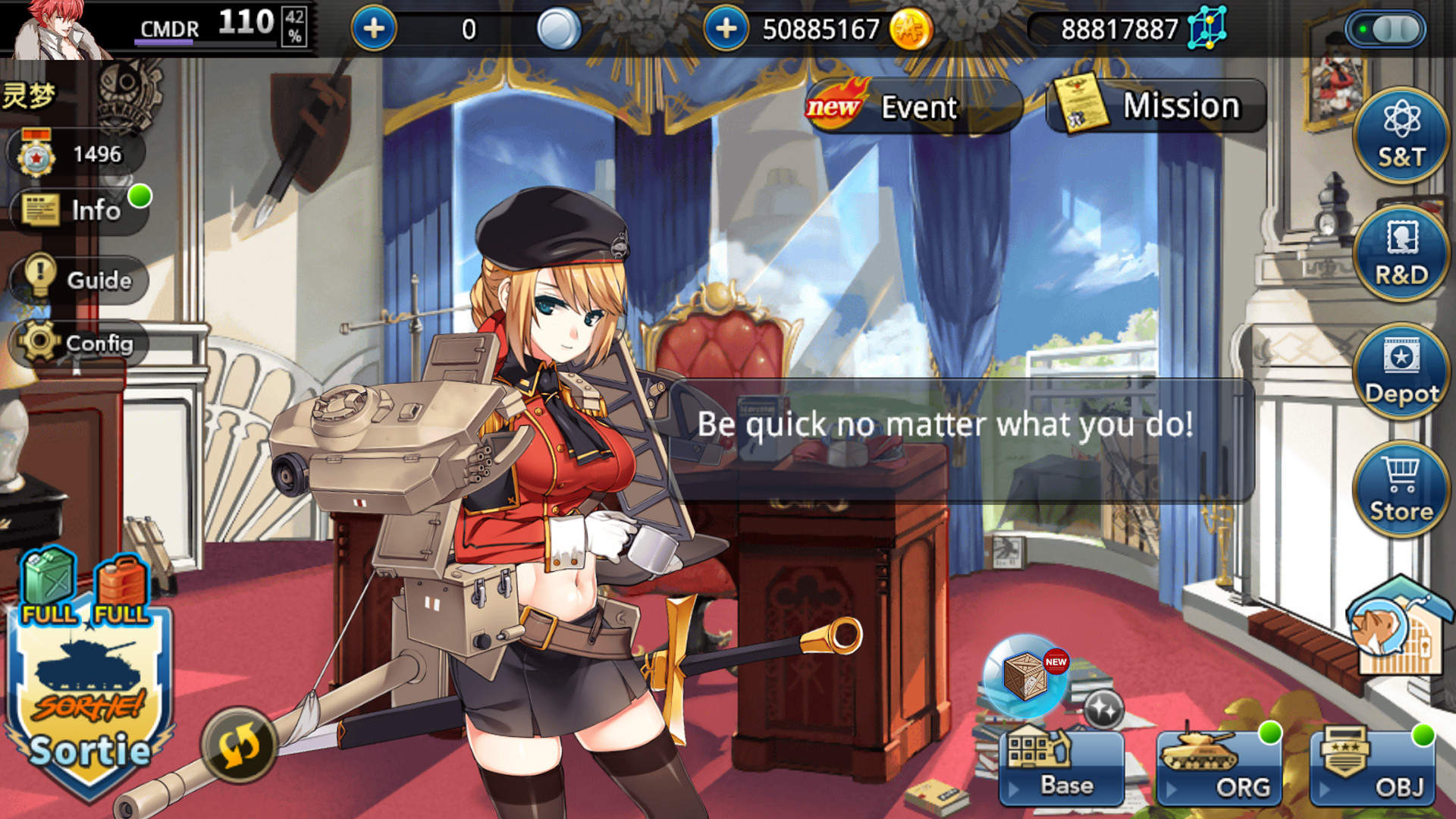1456x819 pixels.
Task: Open the new crate bubble
Action: click(1025, 676)
